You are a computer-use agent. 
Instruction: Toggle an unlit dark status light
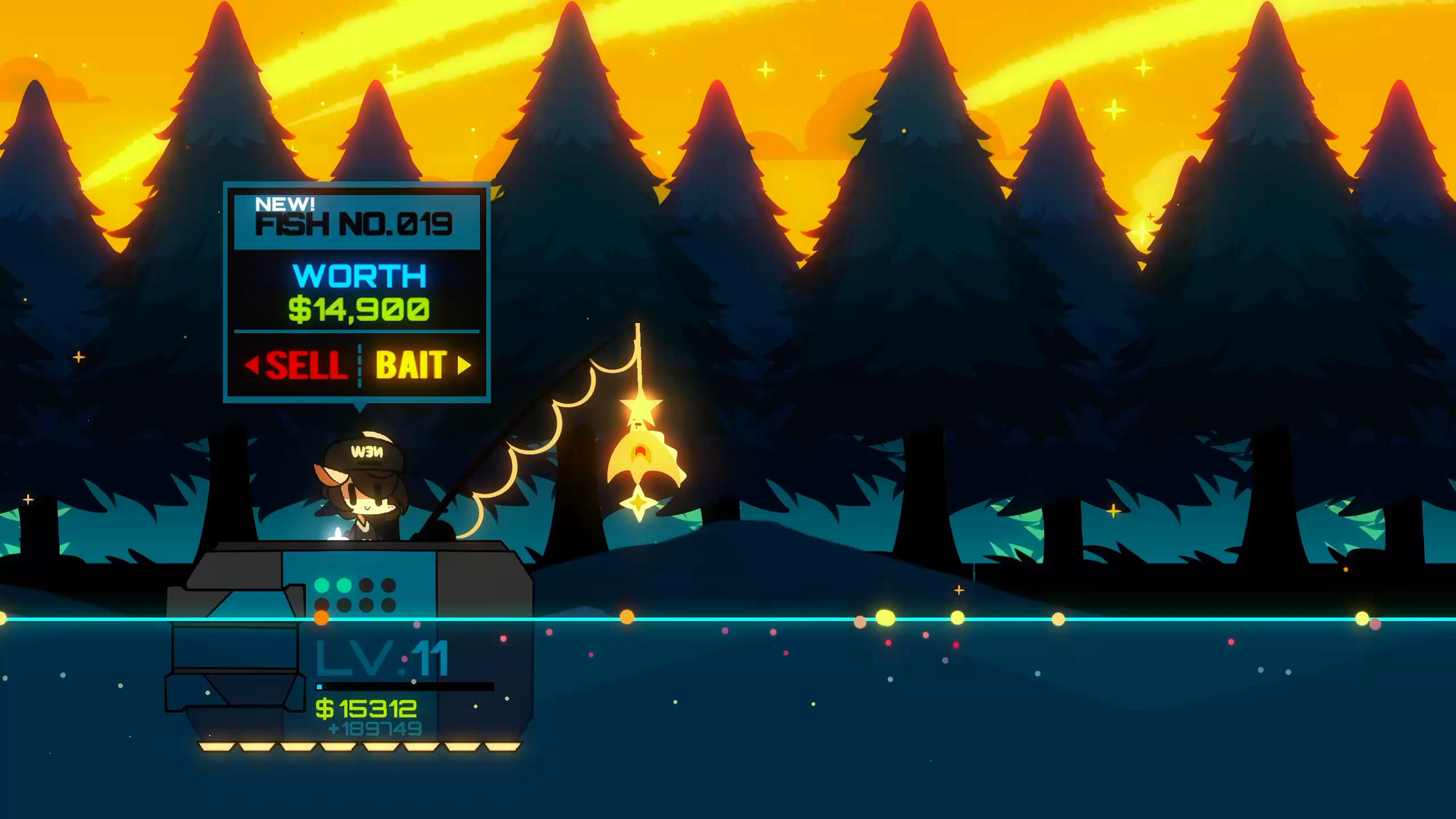(x=366, y=585)
